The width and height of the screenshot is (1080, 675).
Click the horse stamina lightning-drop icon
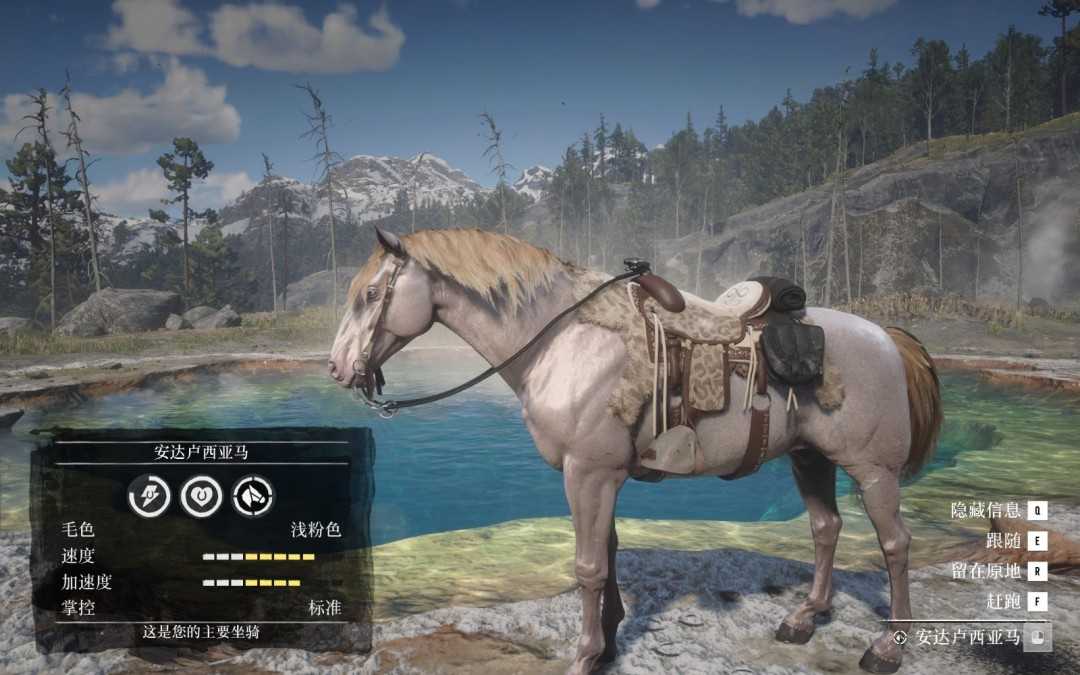149,496
